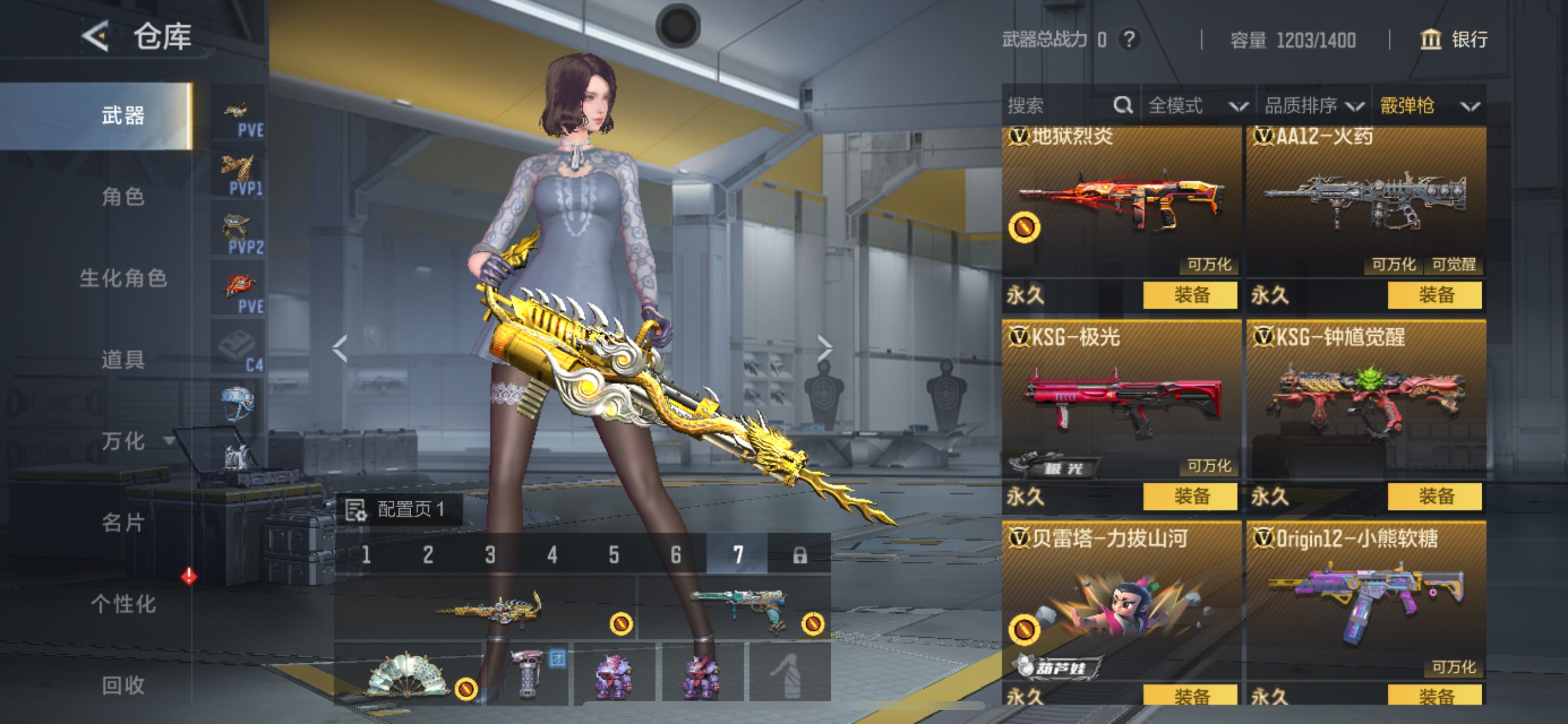Go back using the arrow beside 仓库
This screenshot has height=724, width=1568.
tap(96, 37)
